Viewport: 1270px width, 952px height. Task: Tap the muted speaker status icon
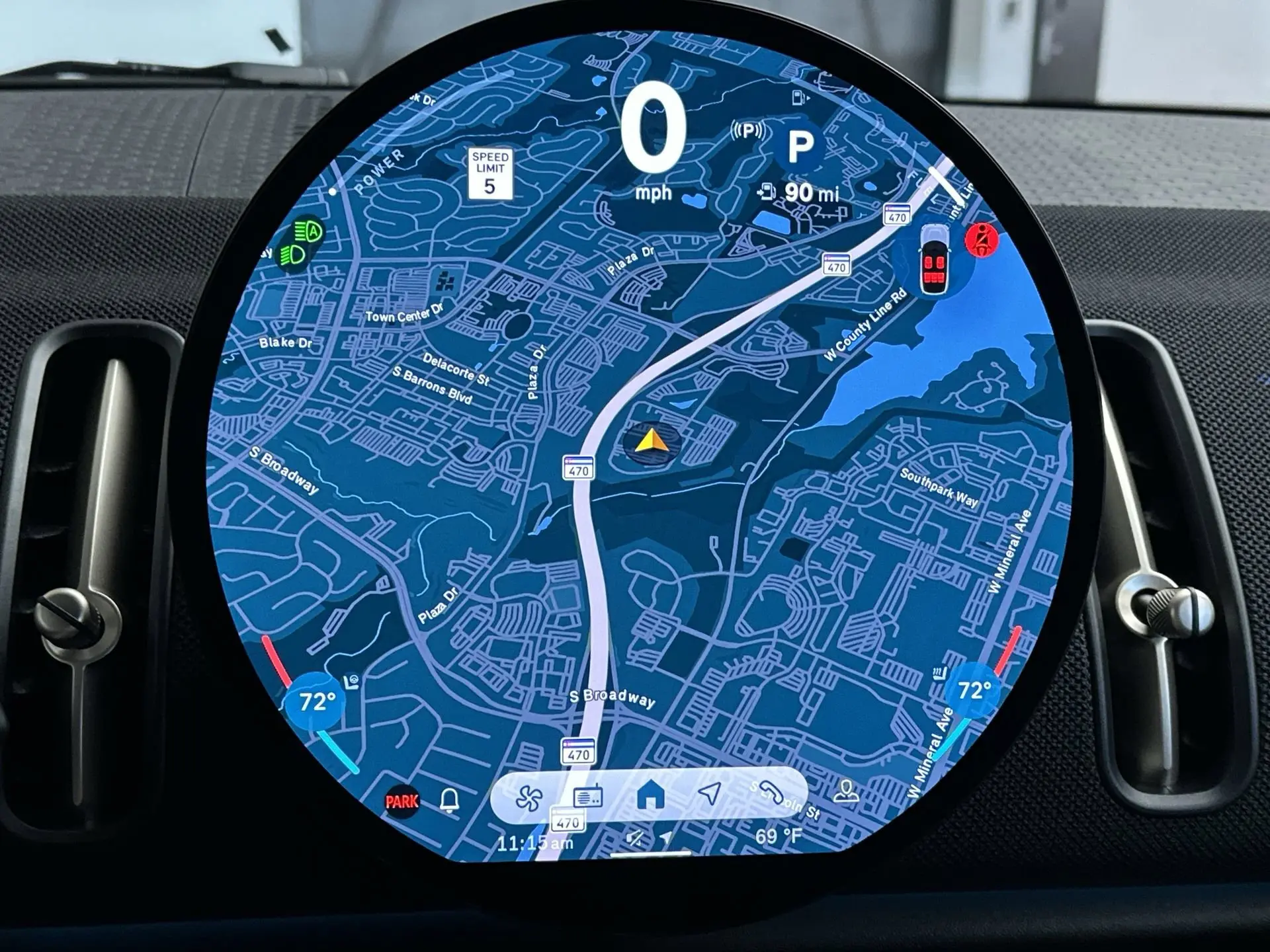(x=634, y=839)
